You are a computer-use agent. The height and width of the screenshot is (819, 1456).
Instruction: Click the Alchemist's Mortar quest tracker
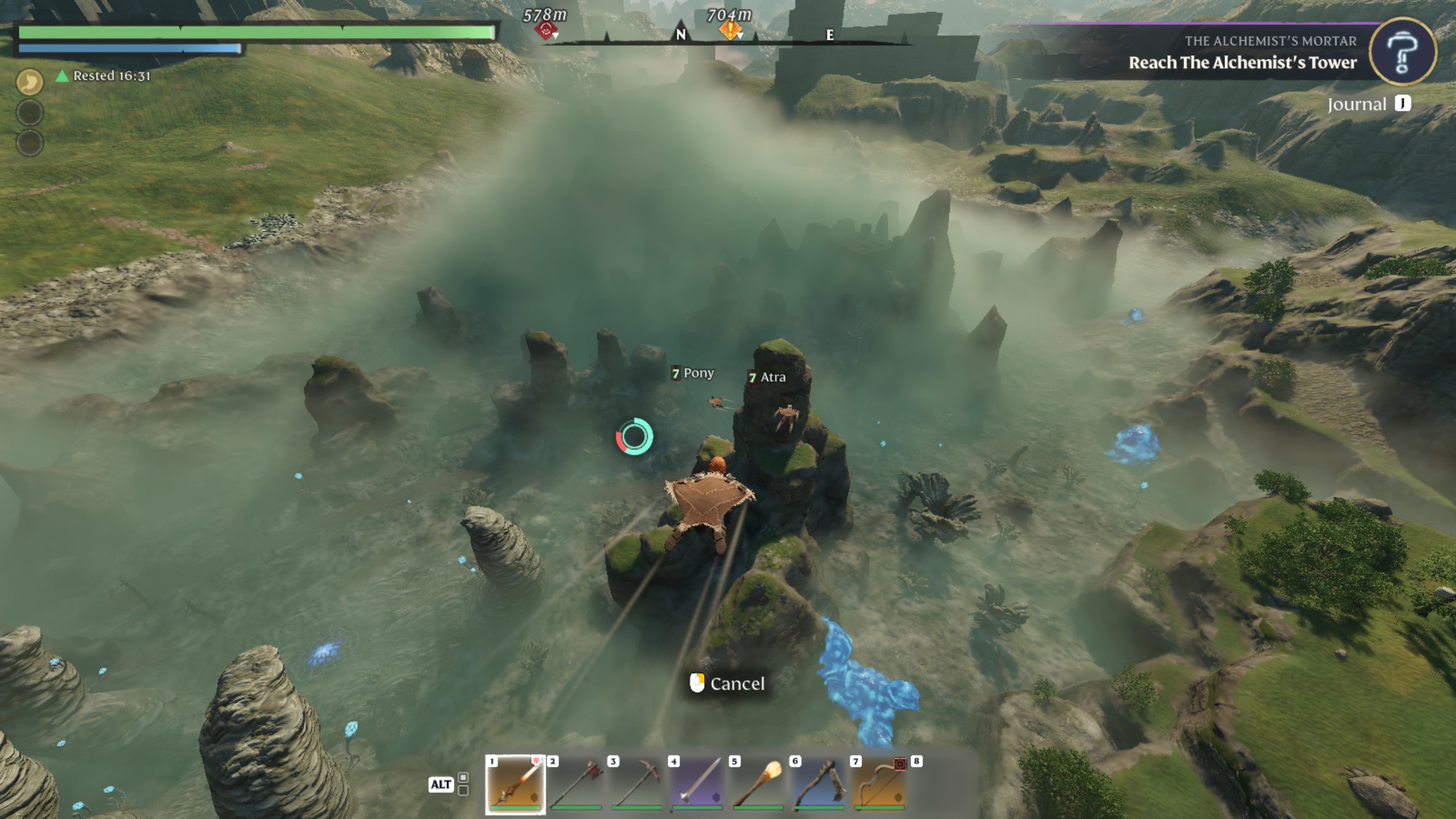1242,53
